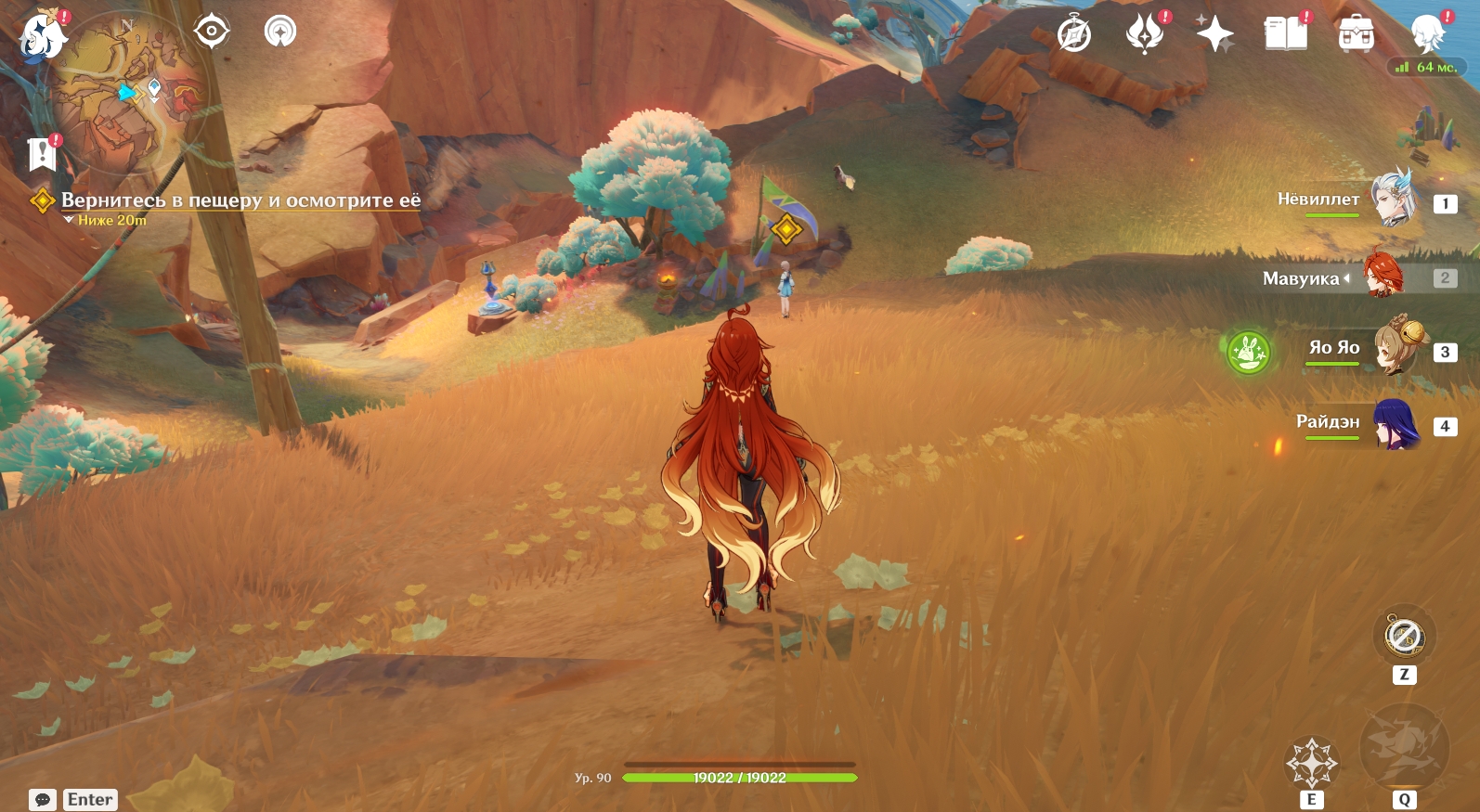The image size is (1480, 812).
Task: Open the character profile icon
Action: tap(1426, 34)
